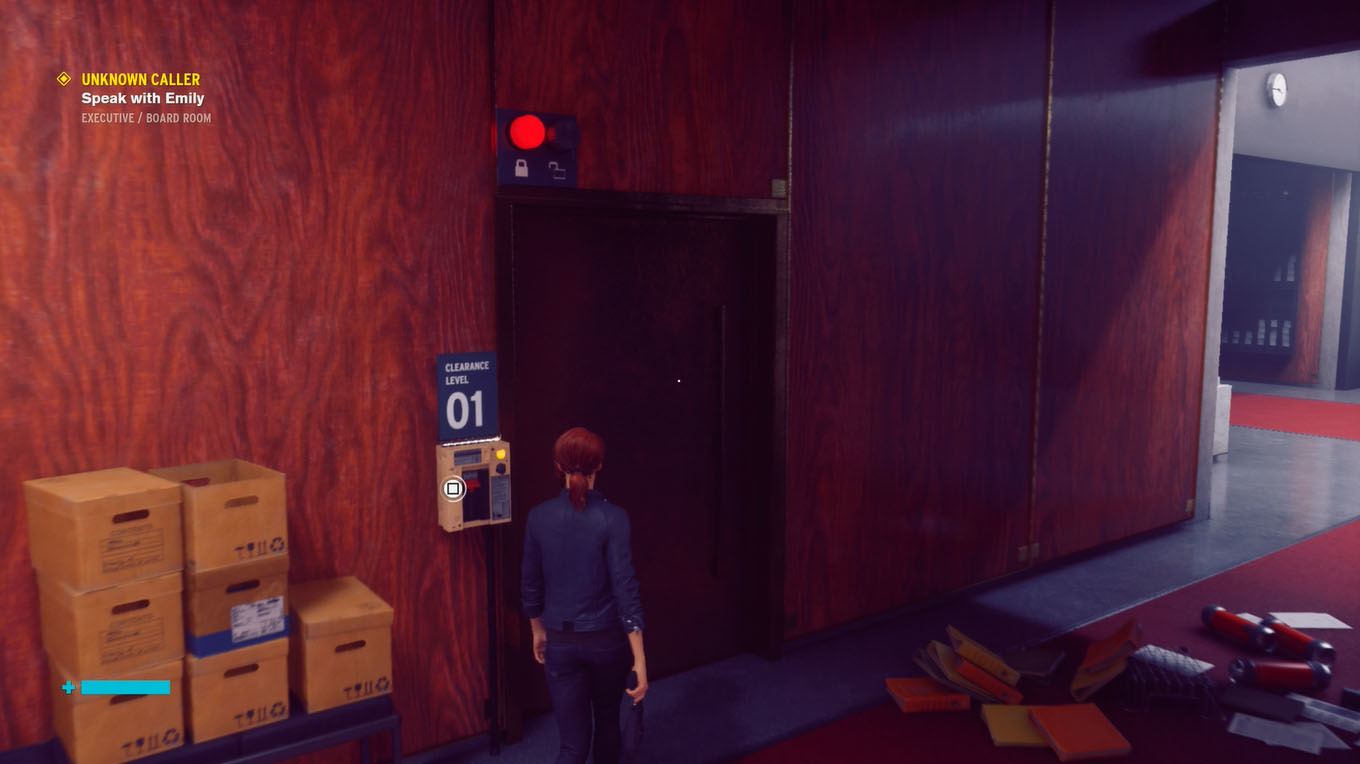Click the health plus icon near the bar
Viewport: 1360px width, 764px height.
(67, 687)
